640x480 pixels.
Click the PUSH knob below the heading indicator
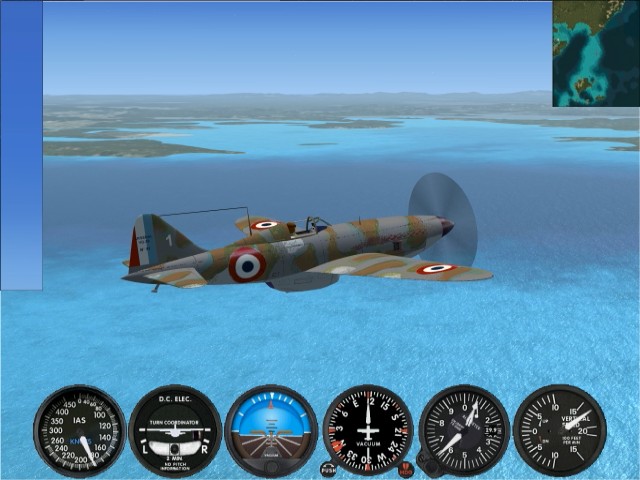pyautogui.click(x=328, y=468)
